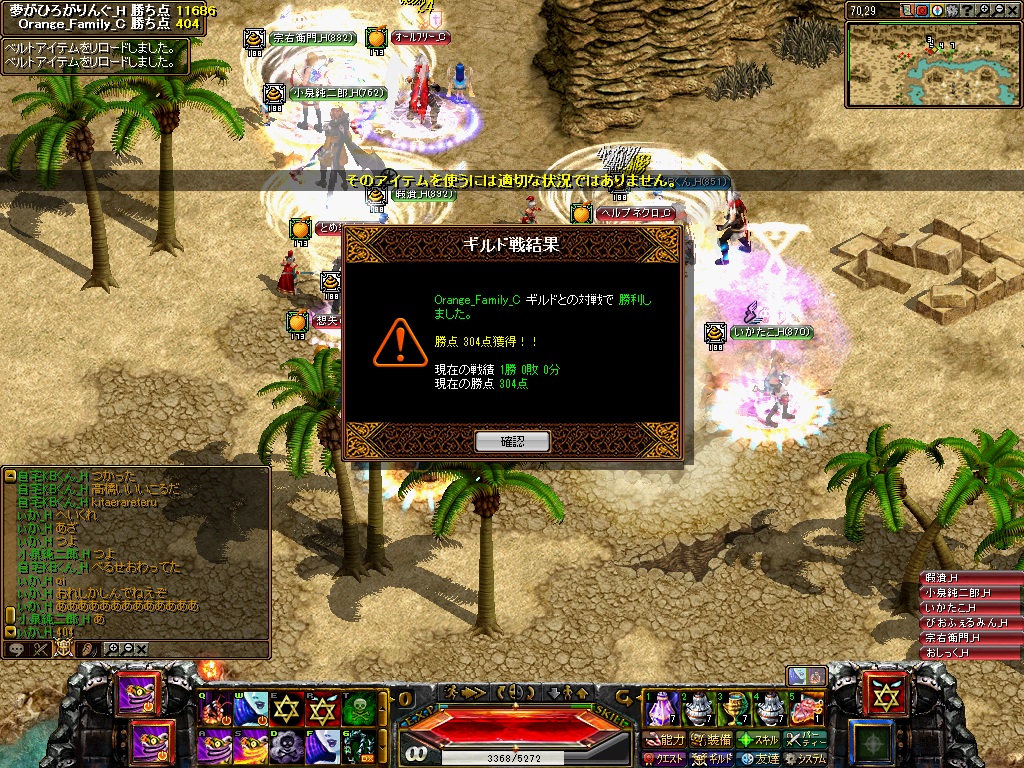The height and width of the screenshot is (768, 1024).
Task: Close the chat window with the X button
Action: (x=142, y=649)
